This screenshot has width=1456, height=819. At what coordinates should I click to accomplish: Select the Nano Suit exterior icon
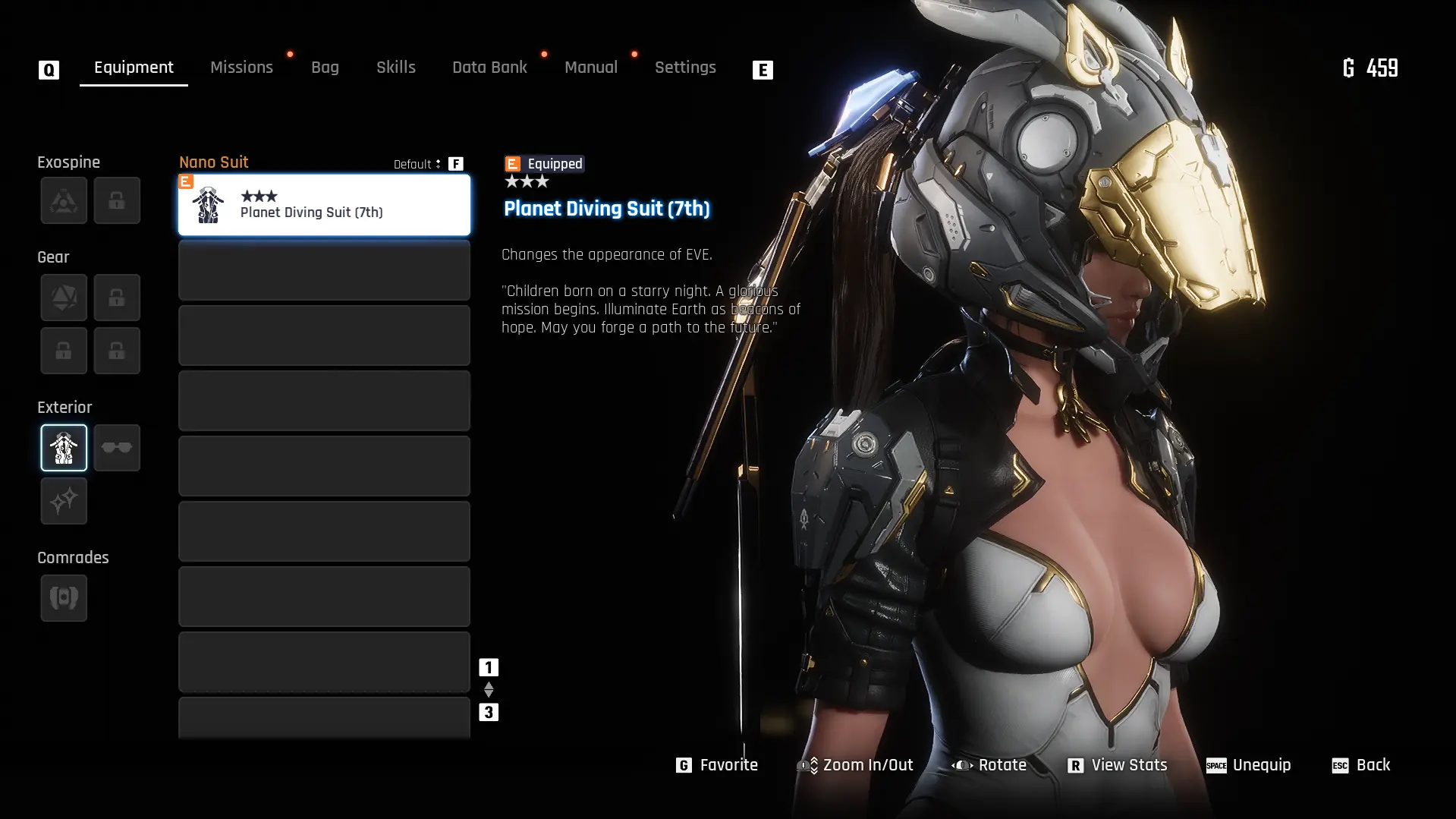coord(64,448)
